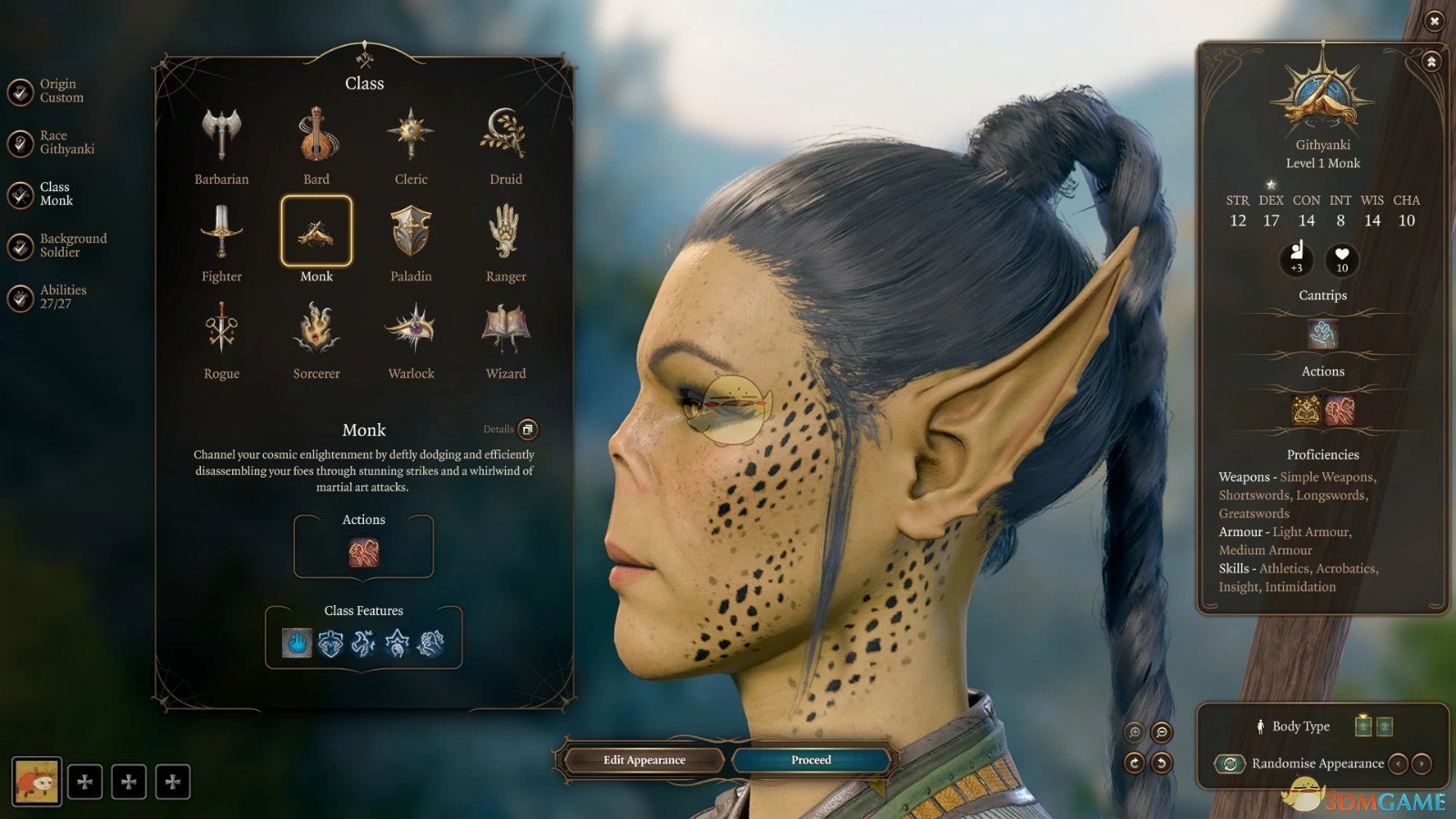The image size is (1456, 819).
Task: Change selected class to Cleric
Action: 410,135
